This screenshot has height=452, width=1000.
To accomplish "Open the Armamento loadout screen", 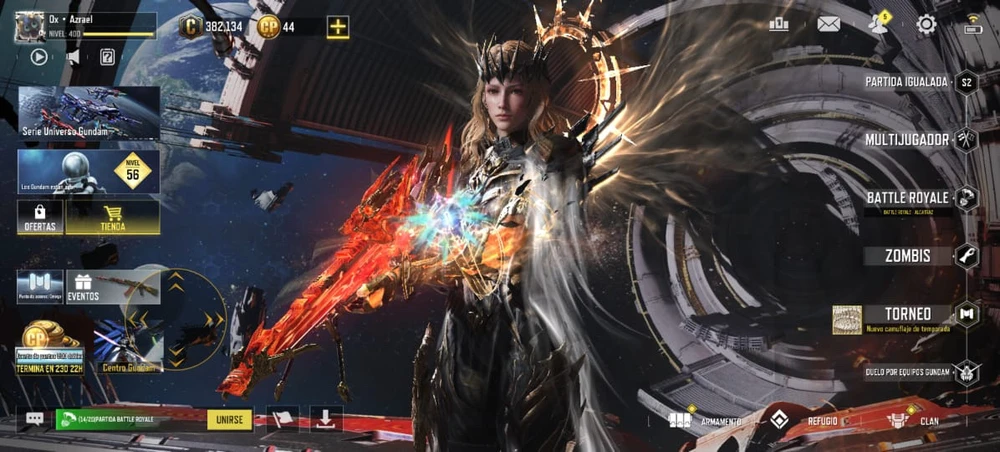I will (705, 421).
